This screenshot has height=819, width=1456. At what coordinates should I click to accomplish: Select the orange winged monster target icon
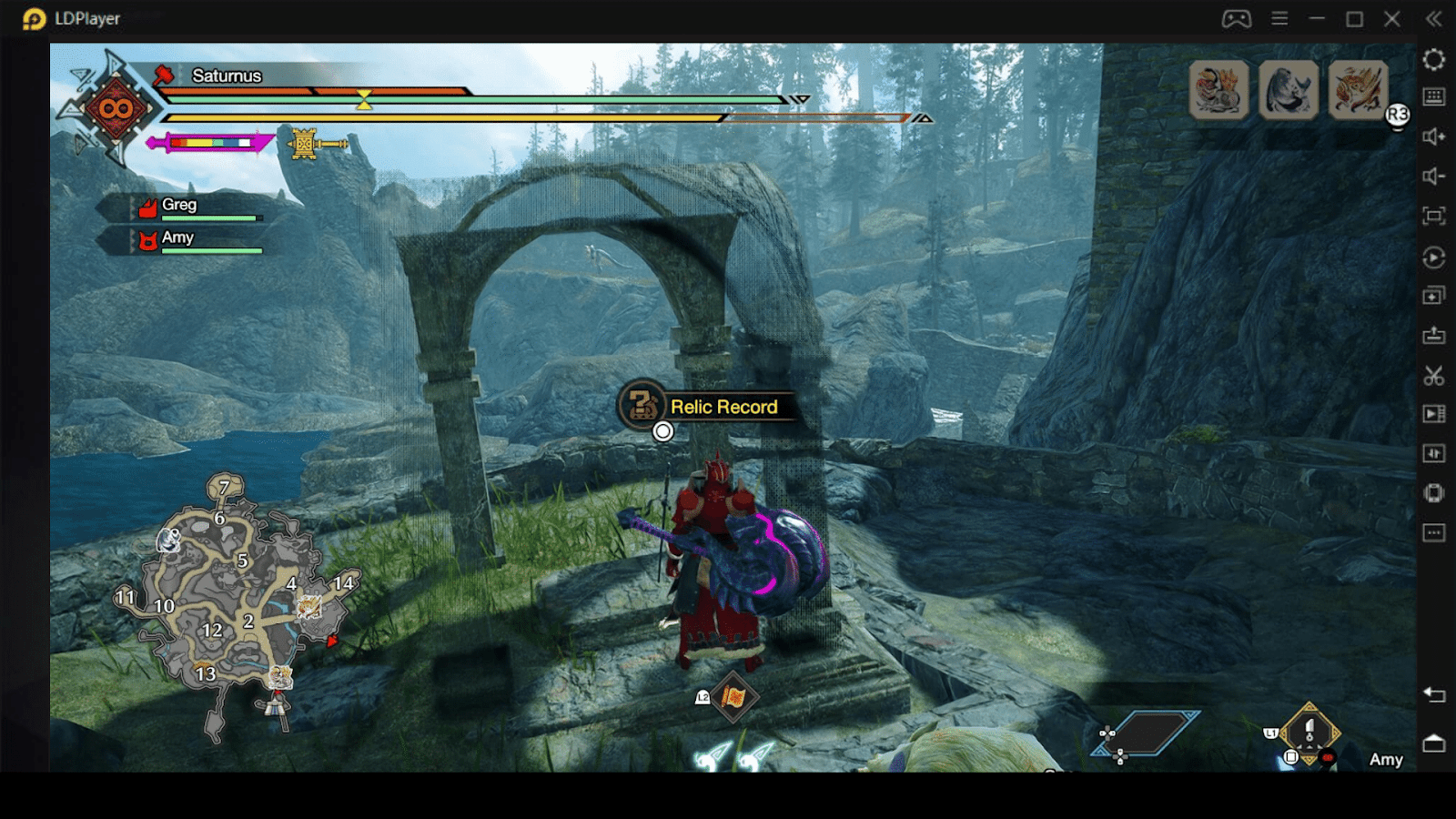tap(1357, 89)
